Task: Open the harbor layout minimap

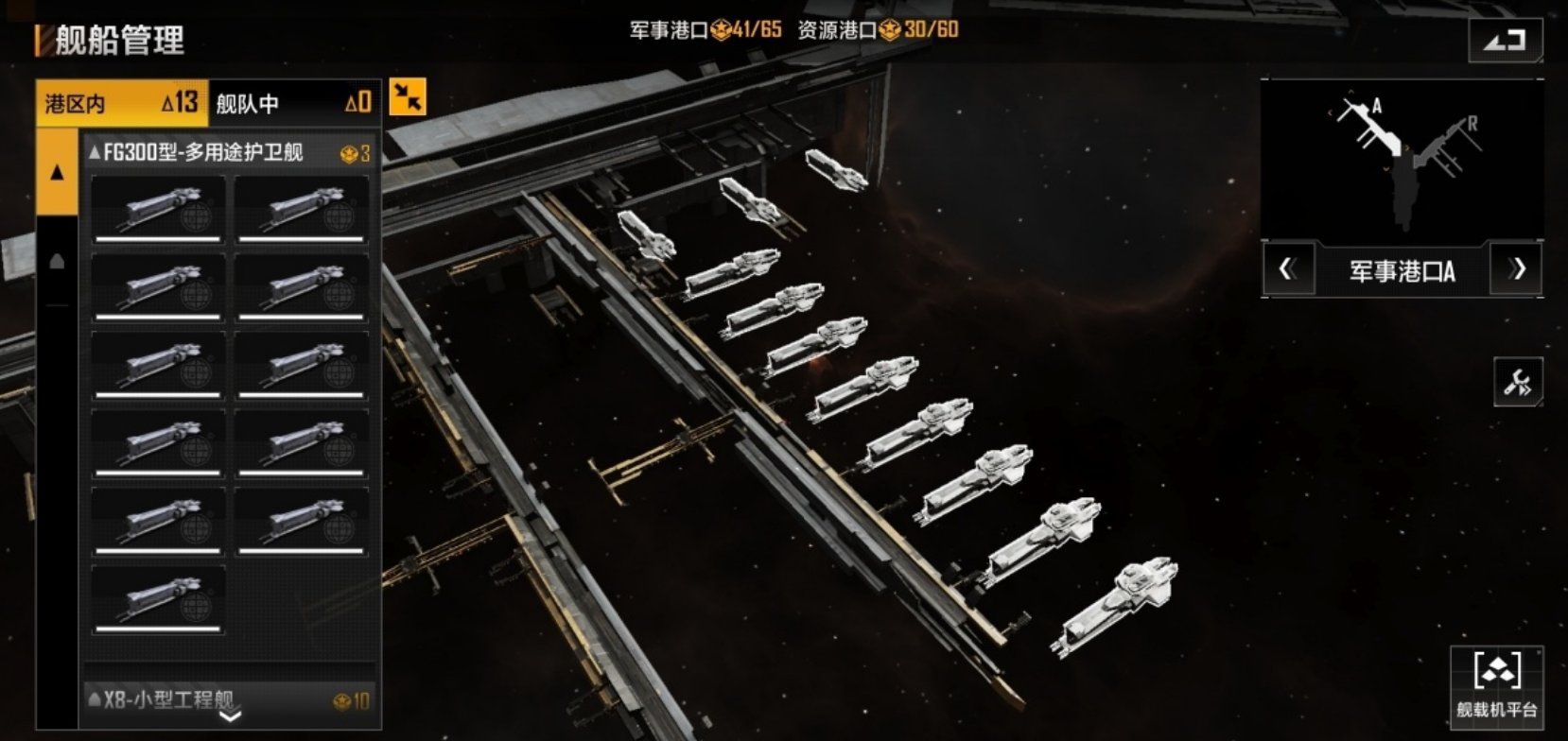Action: click(1402, 161)
